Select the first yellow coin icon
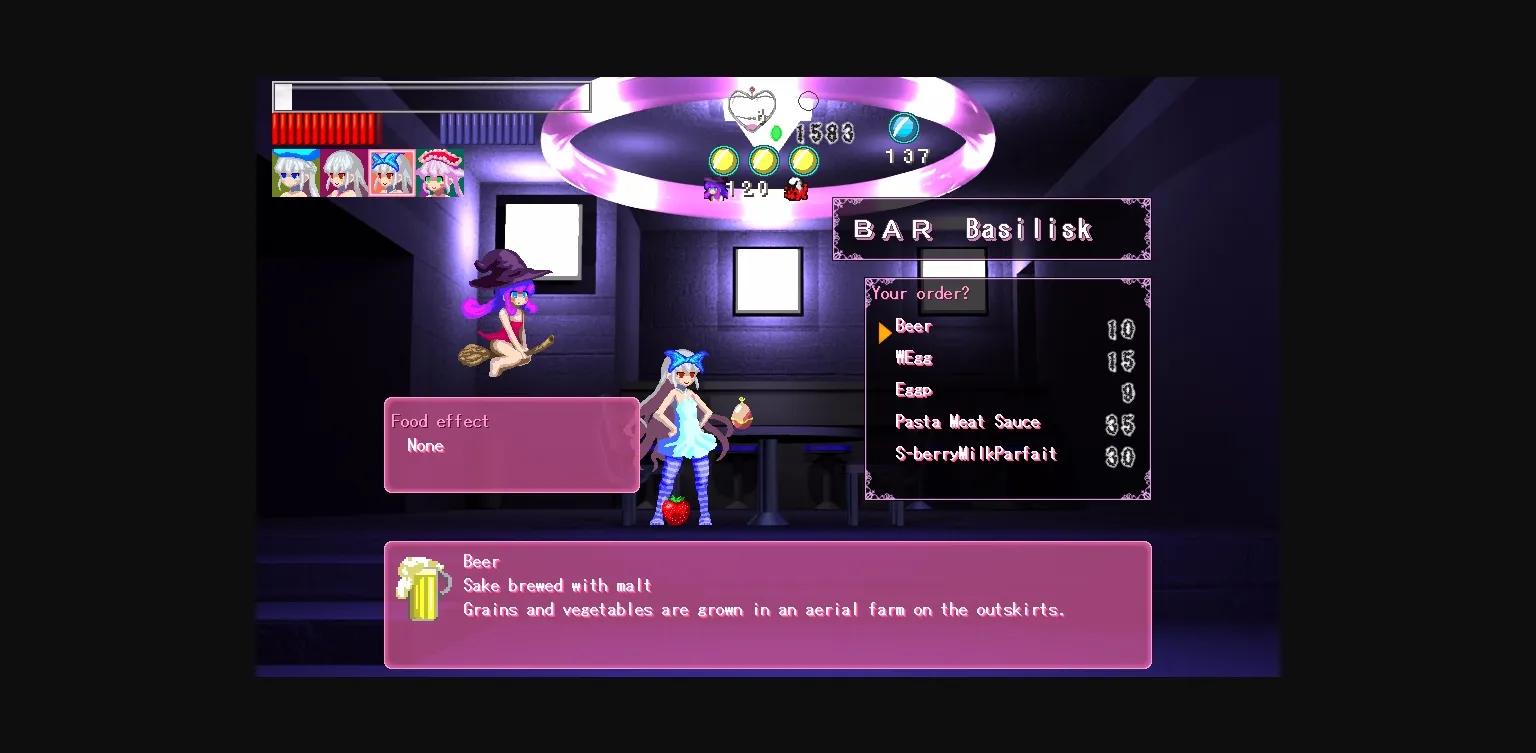Screen dimensions: 1536x753 [722, 160]
